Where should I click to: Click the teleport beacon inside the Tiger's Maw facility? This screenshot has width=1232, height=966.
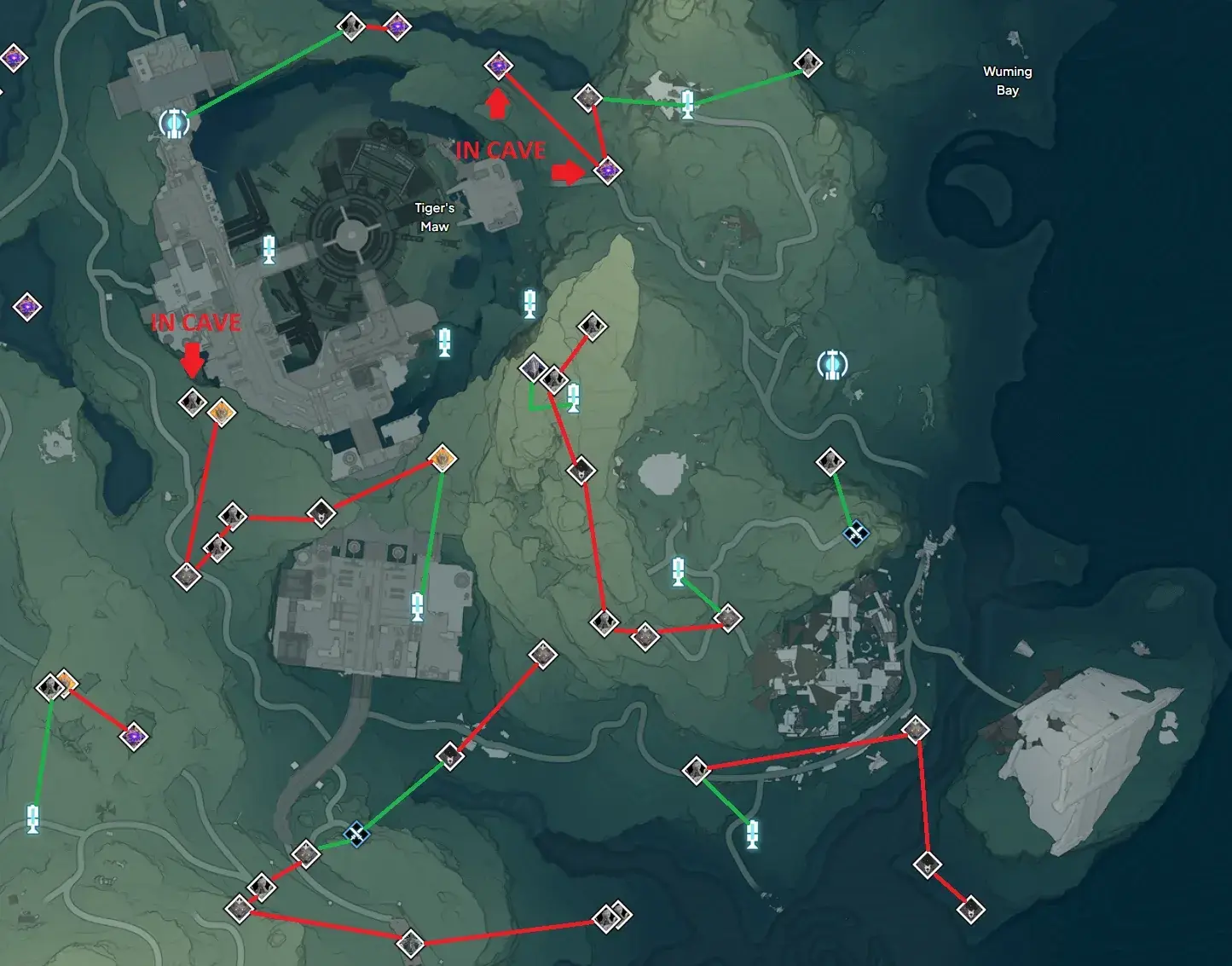point(270,250)
